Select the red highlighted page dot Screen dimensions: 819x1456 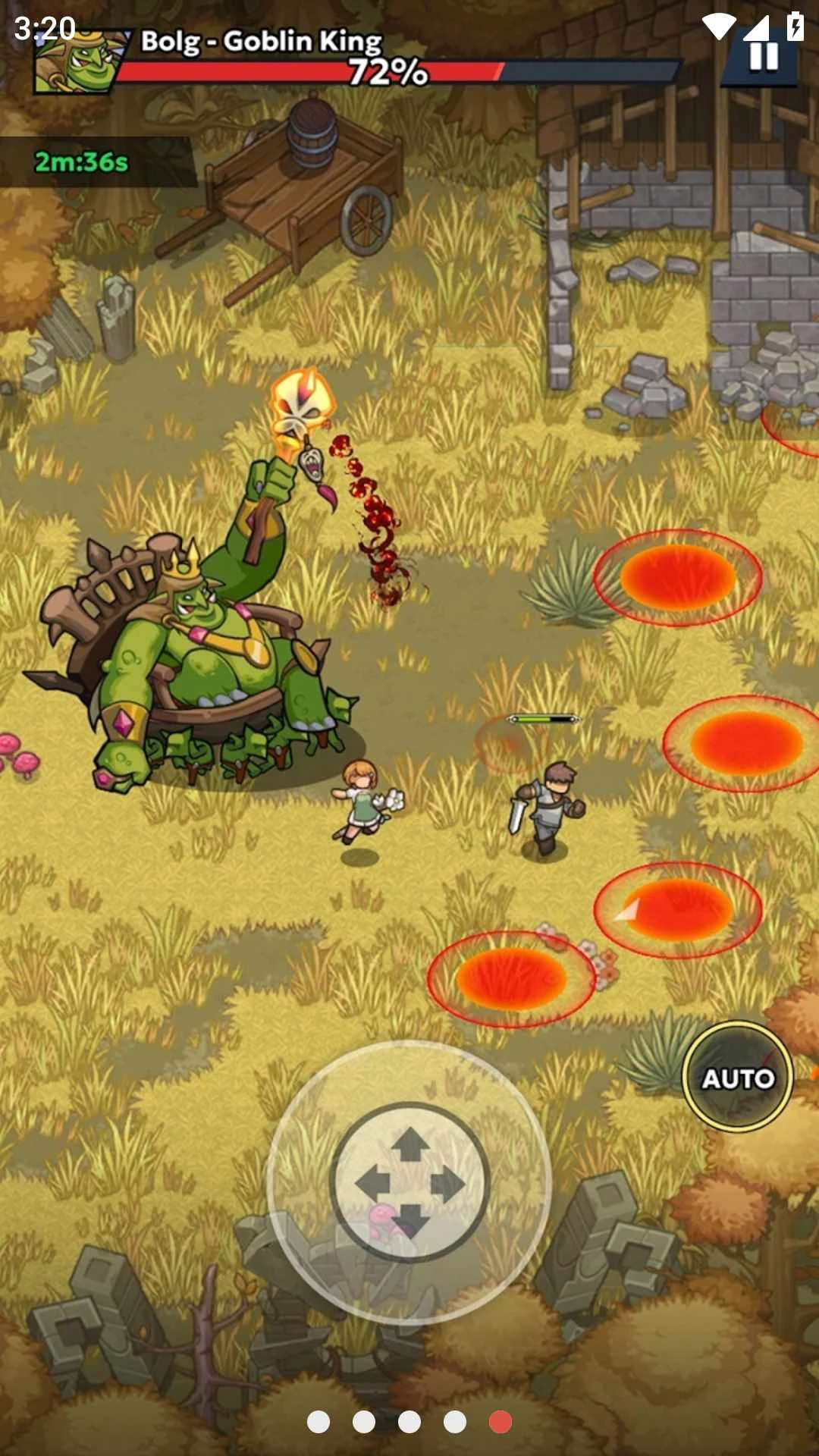click(500, 1422)
